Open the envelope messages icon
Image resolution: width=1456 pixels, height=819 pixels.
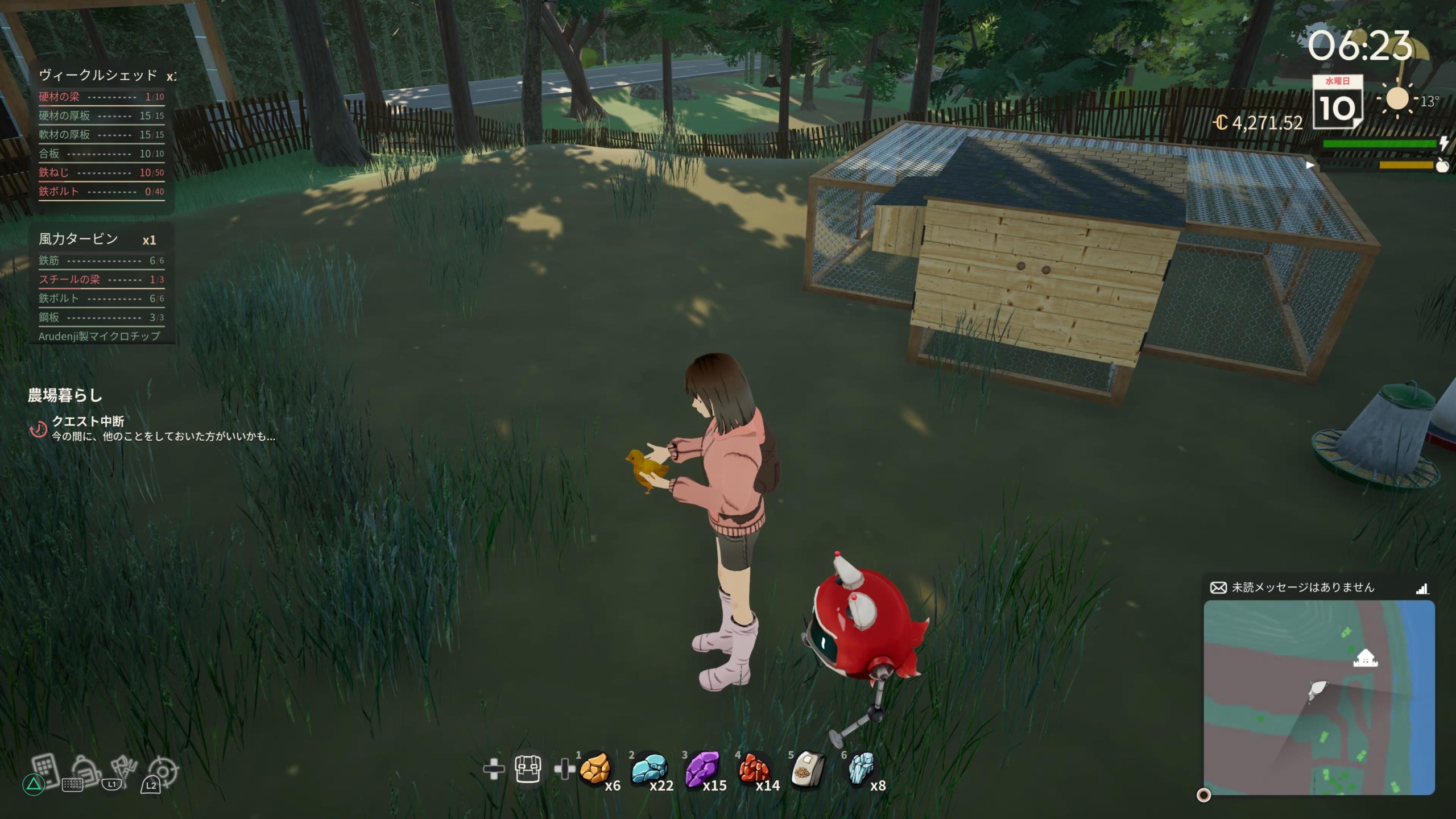point(1218,588)
